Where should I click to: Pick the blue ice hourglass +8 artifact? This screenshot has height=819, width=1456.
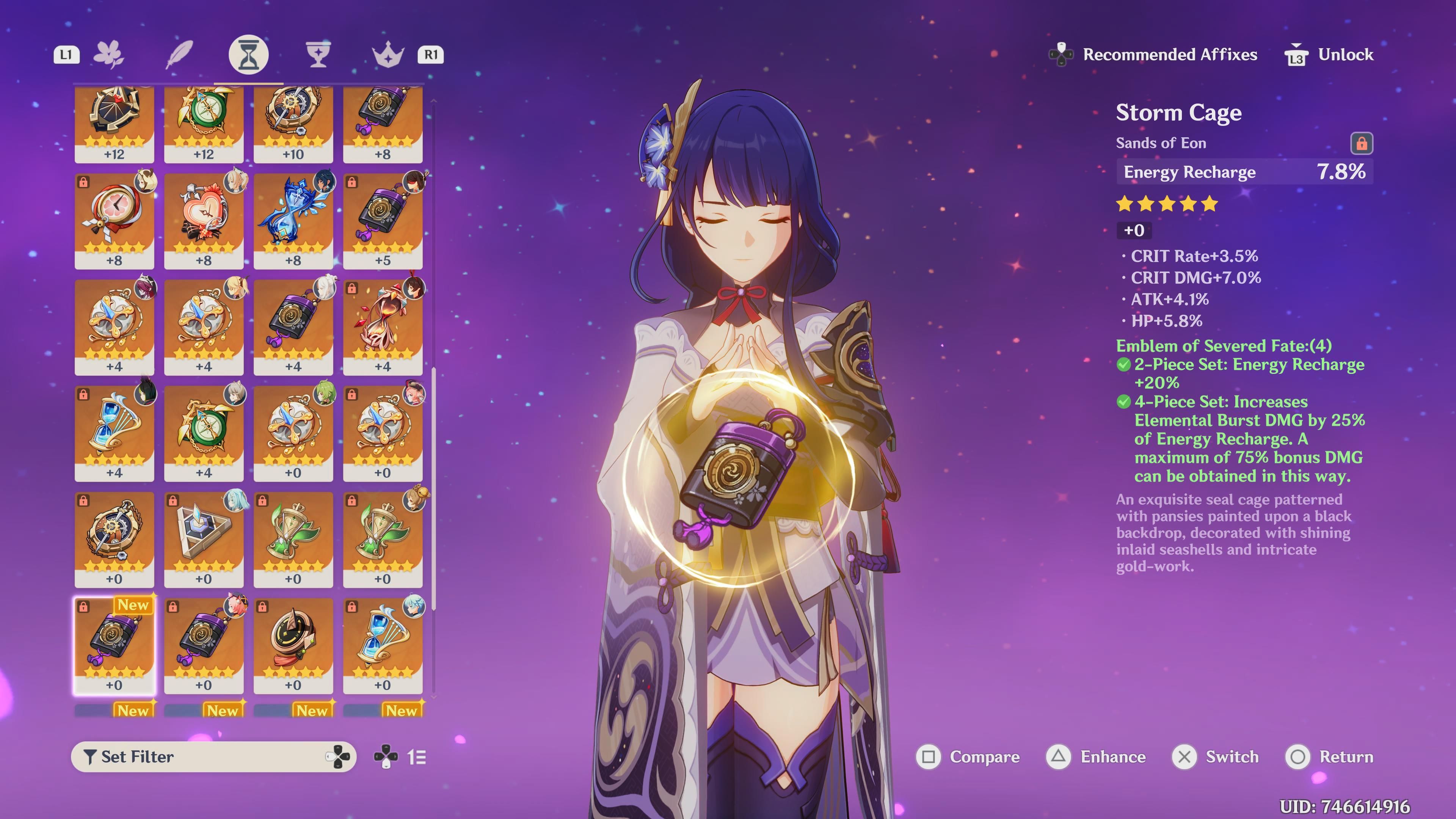[293, 220]
